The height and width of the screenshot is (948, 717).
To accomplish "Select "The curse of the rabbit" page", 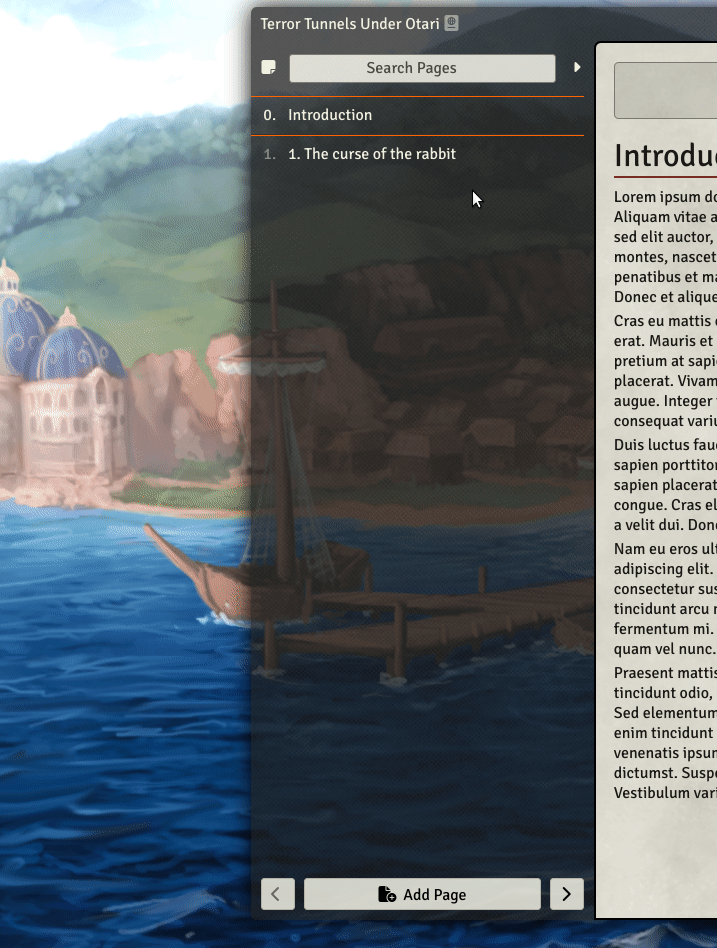I will (x=372, y=154).
